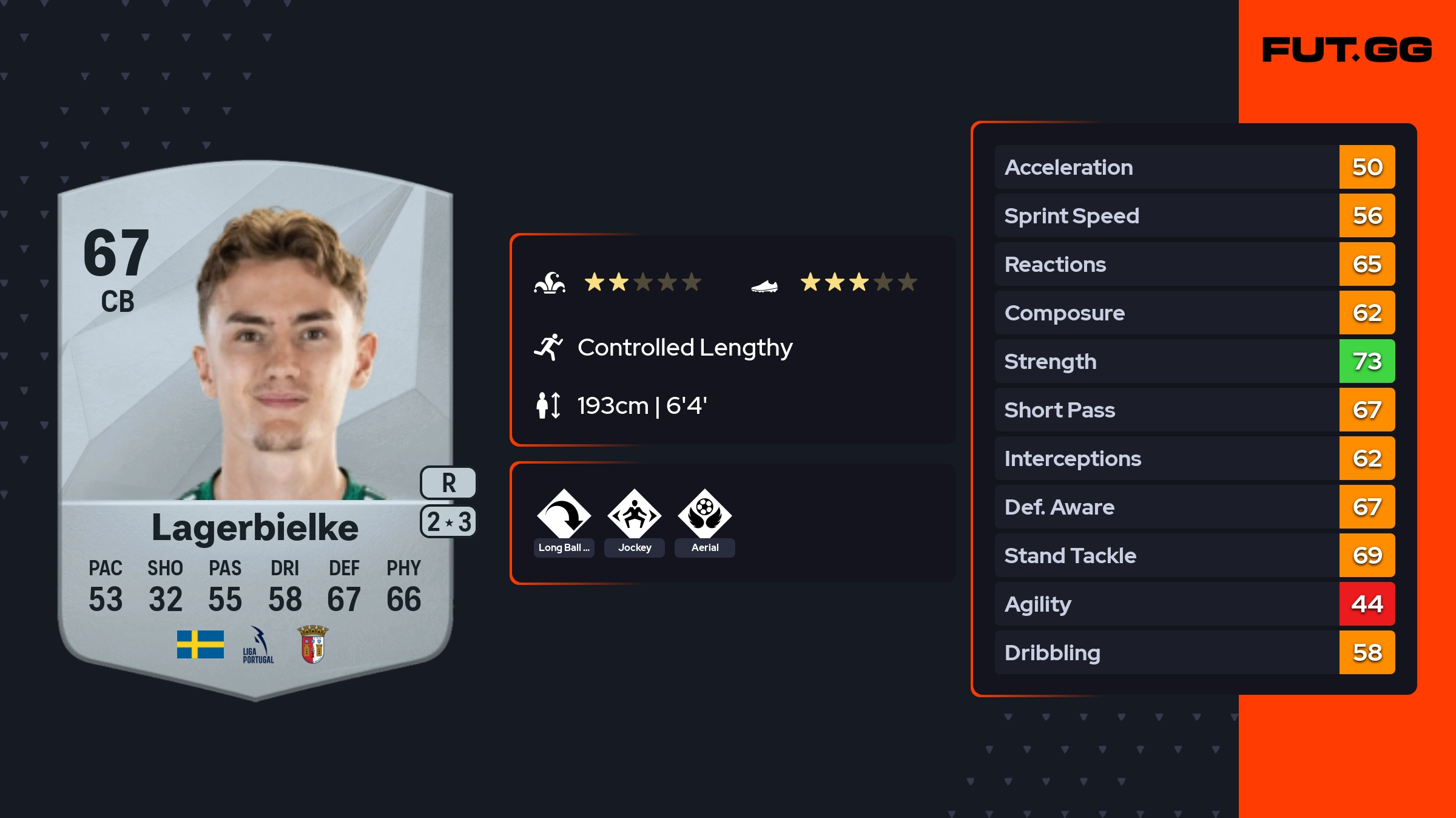
Task: Select the Lagerbielke 67 CB player card
Action: [255, 425]
